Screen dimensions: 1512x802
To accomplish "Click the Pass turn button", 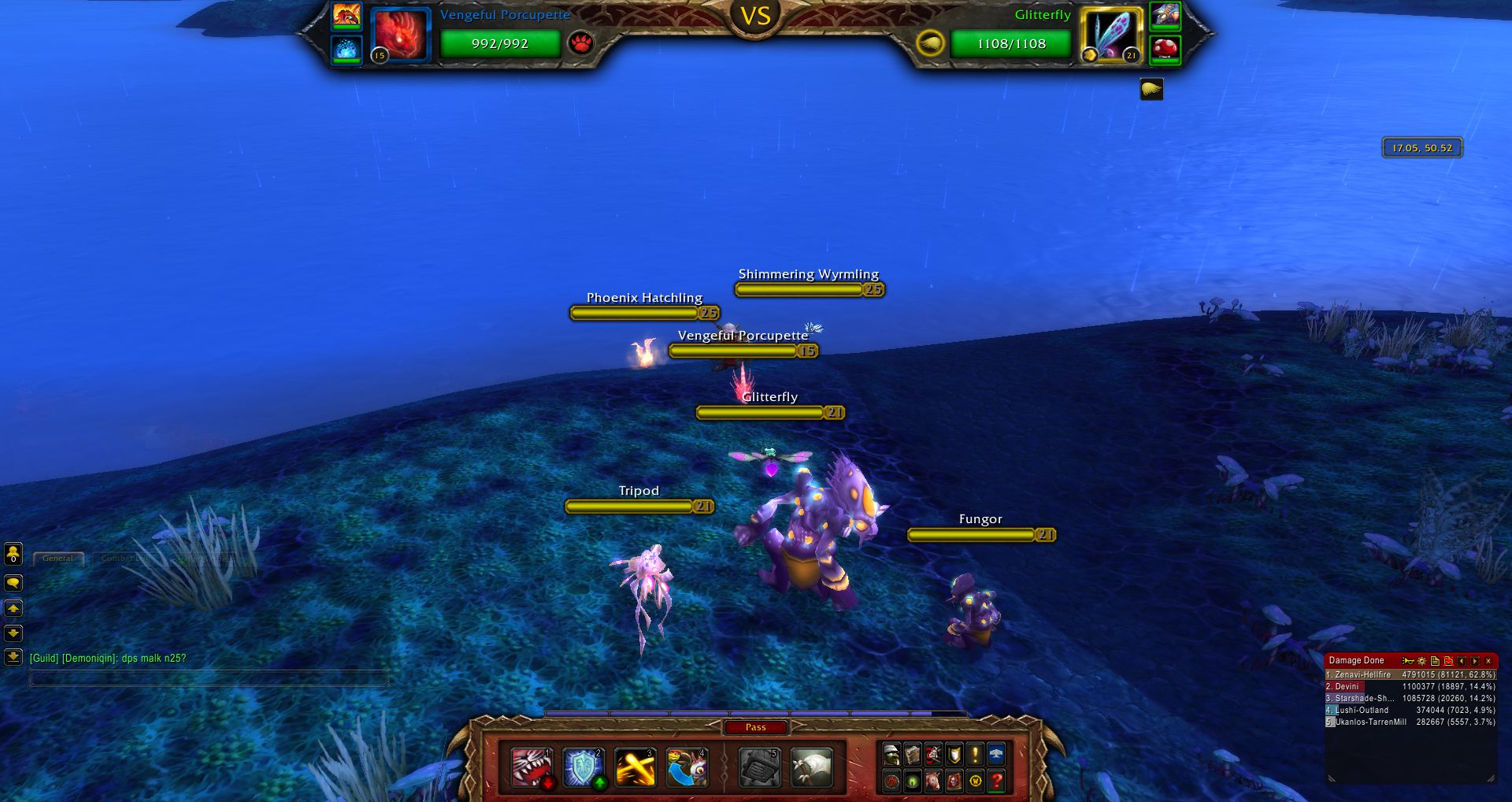I will (755, 727).
